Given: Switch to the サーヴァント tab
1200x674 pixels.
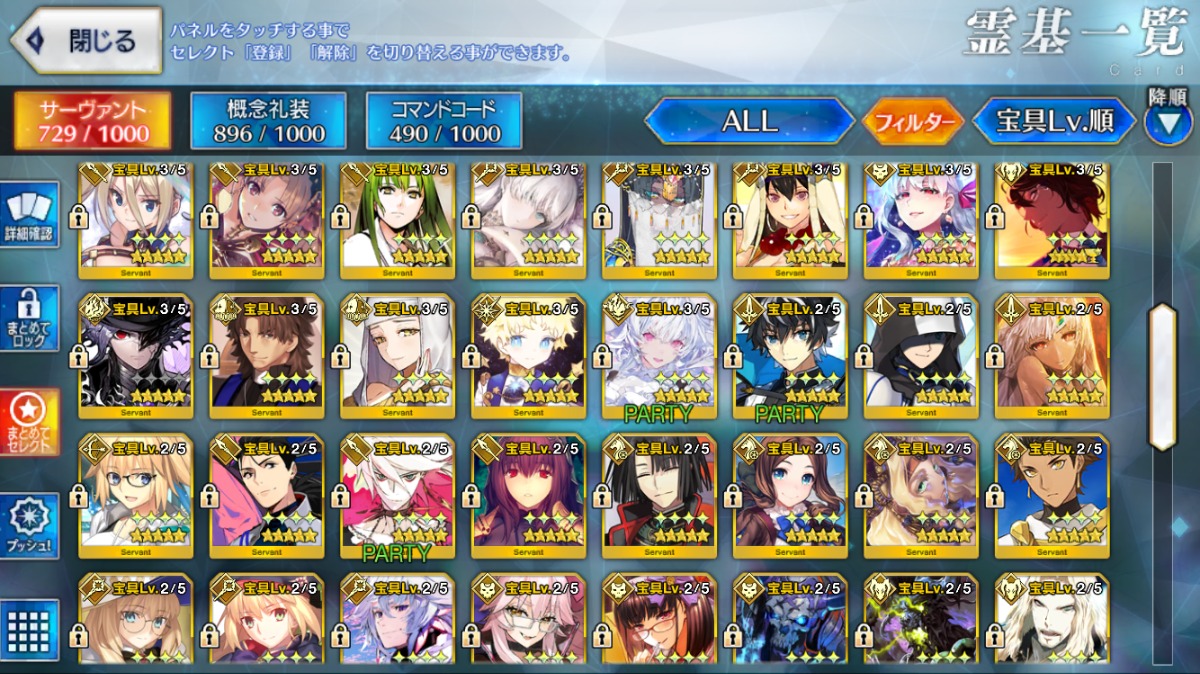Looking at the screenshot, I should (92, 122).
